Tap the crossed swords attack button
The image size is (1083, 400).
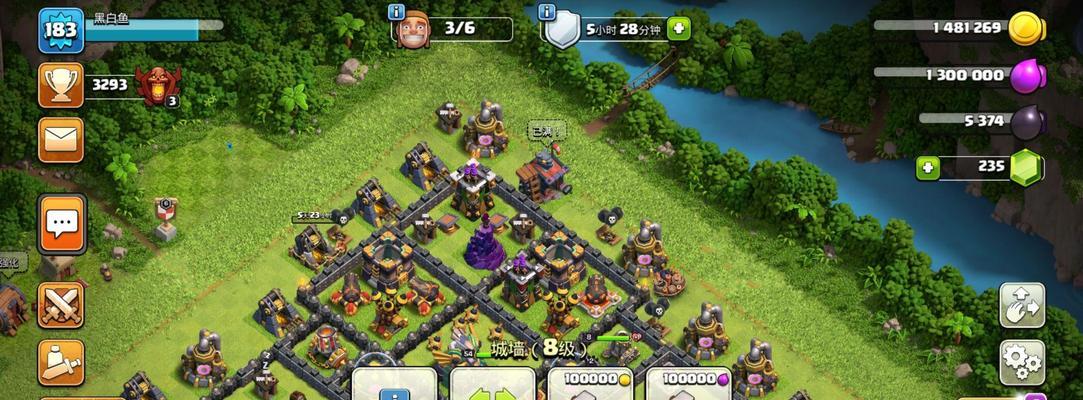tap(61, 305)
